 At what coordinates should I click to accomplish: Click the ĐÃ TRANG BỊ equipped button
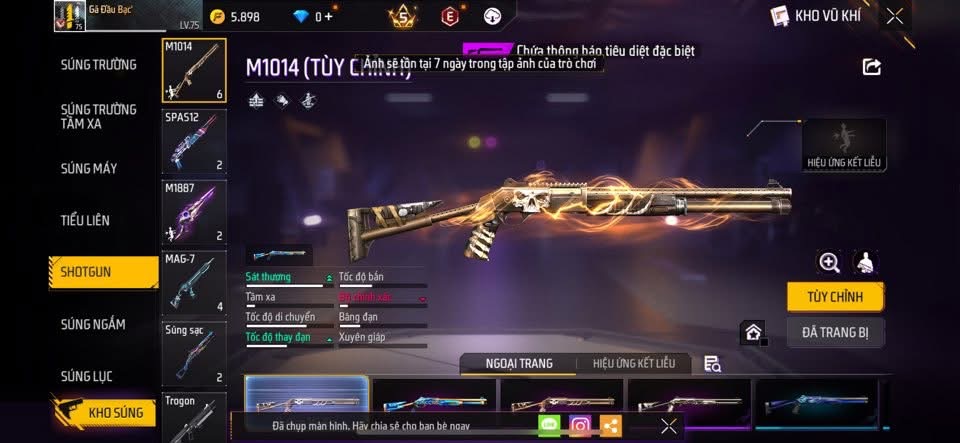pos(835,332)
